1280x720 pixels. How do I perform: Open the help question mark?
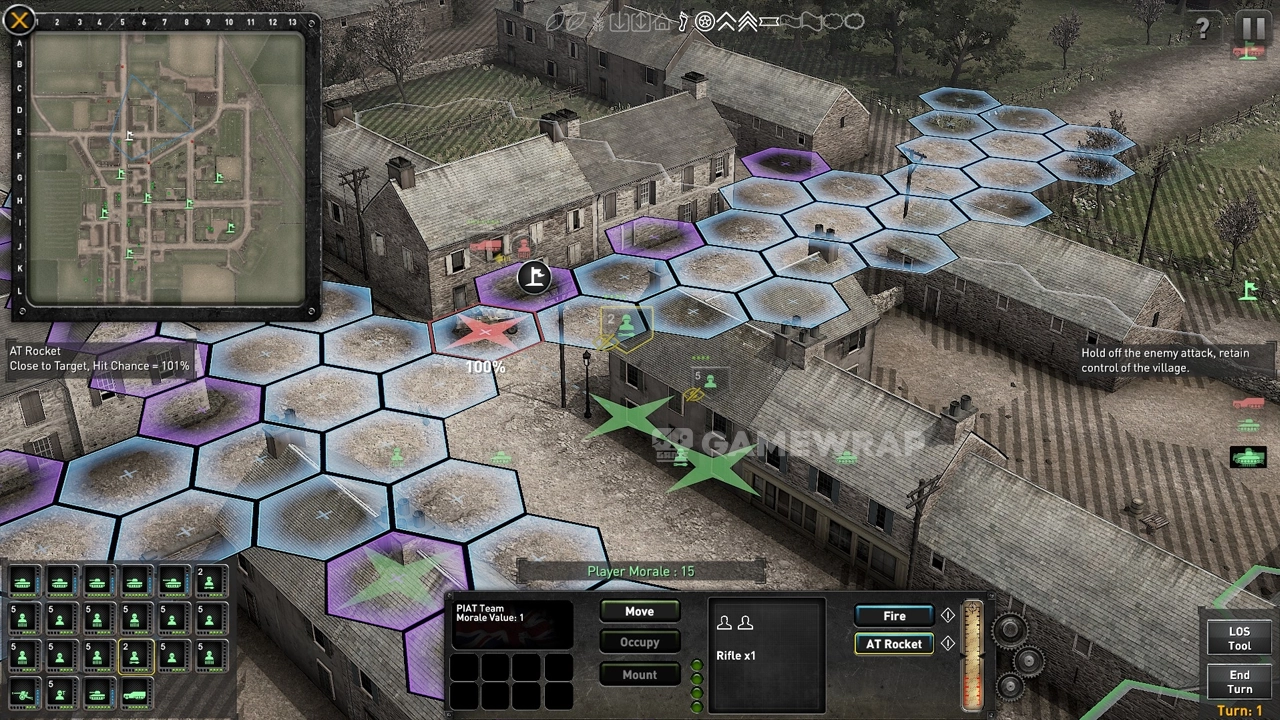(1203, 28)
